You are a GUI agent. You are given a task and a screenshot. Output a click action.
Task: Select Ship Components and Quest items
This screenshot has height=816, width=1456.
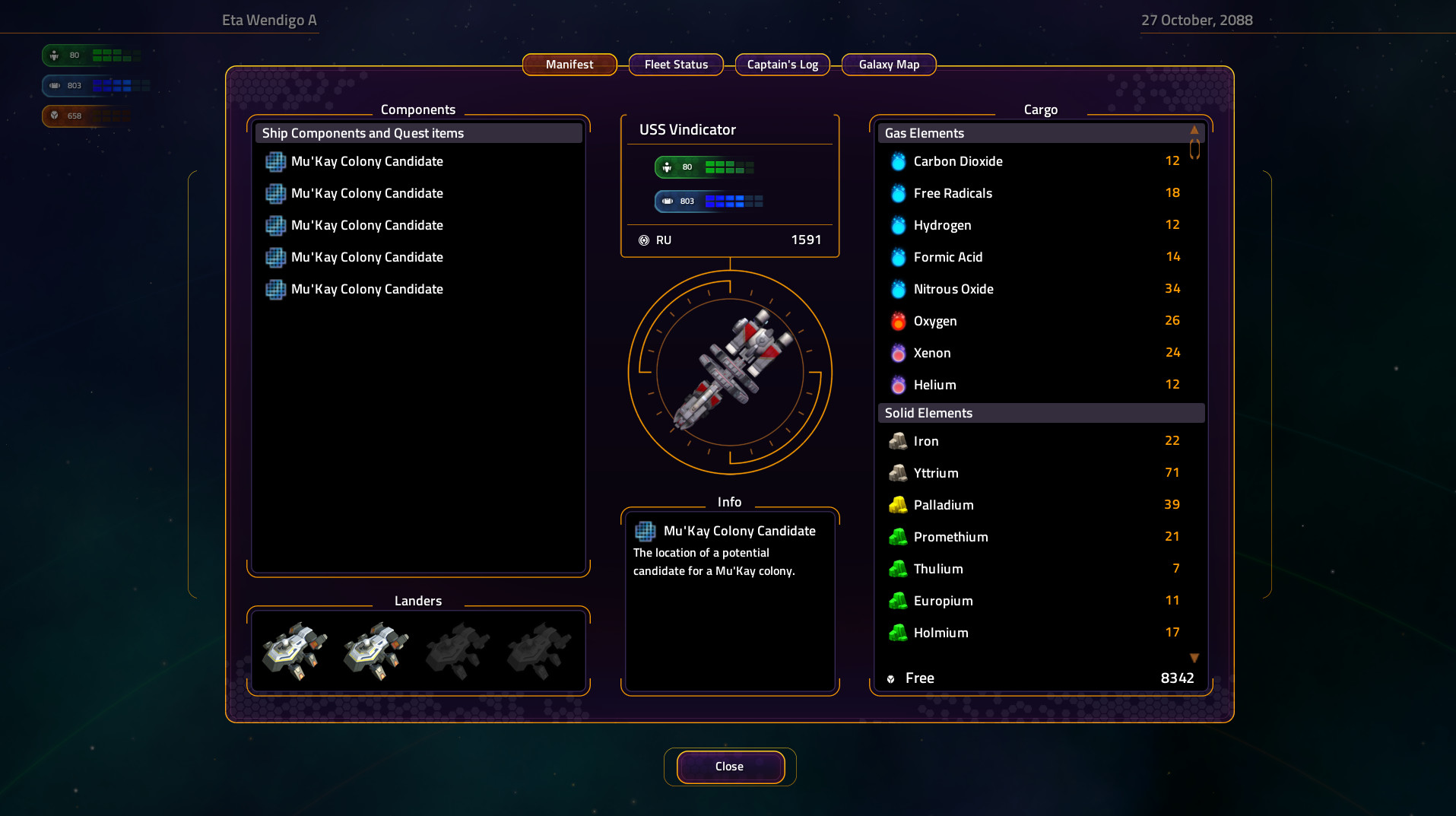coord(418,133)
